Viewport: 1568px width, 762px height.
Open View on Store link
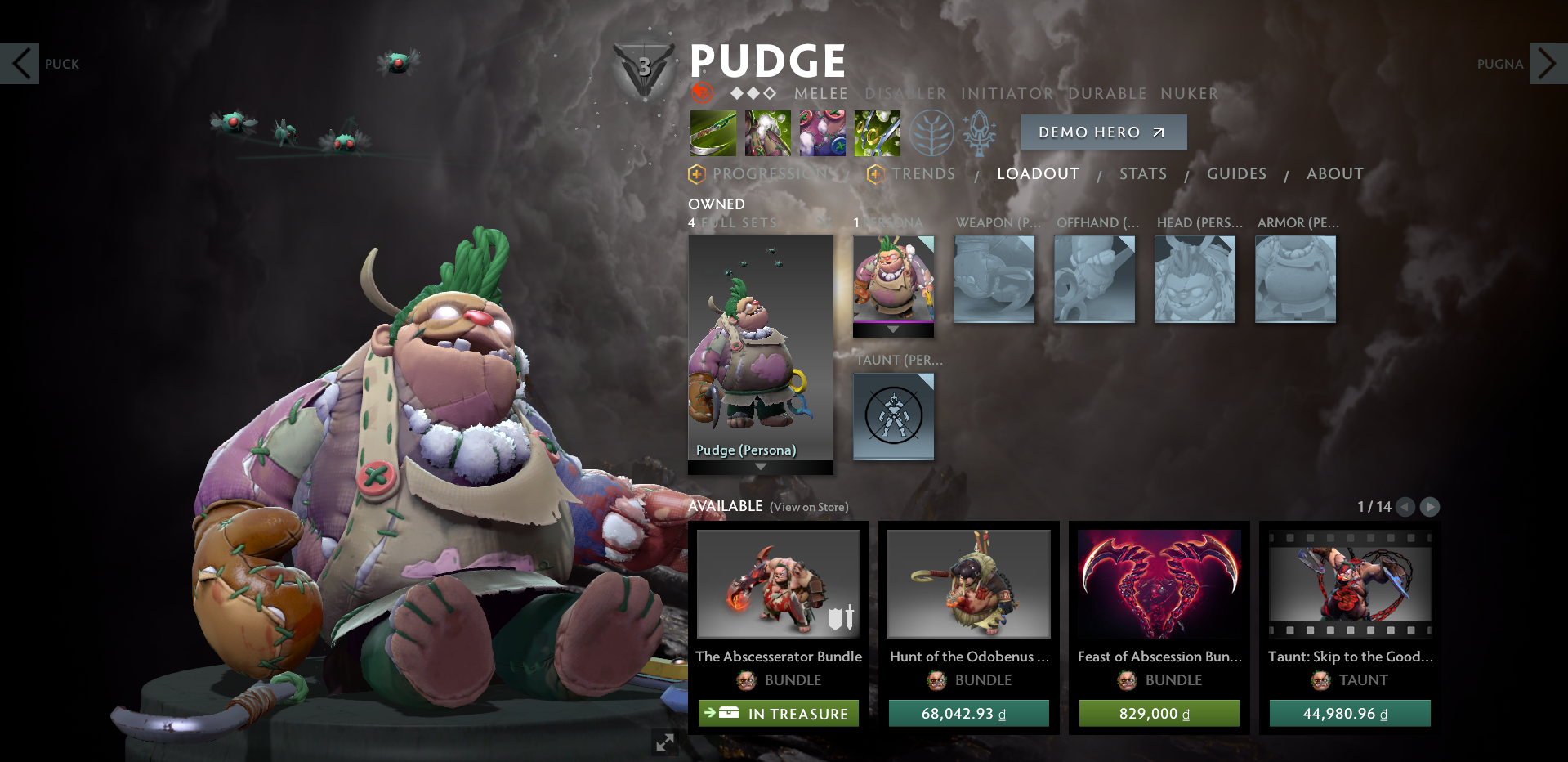(808, 507)
